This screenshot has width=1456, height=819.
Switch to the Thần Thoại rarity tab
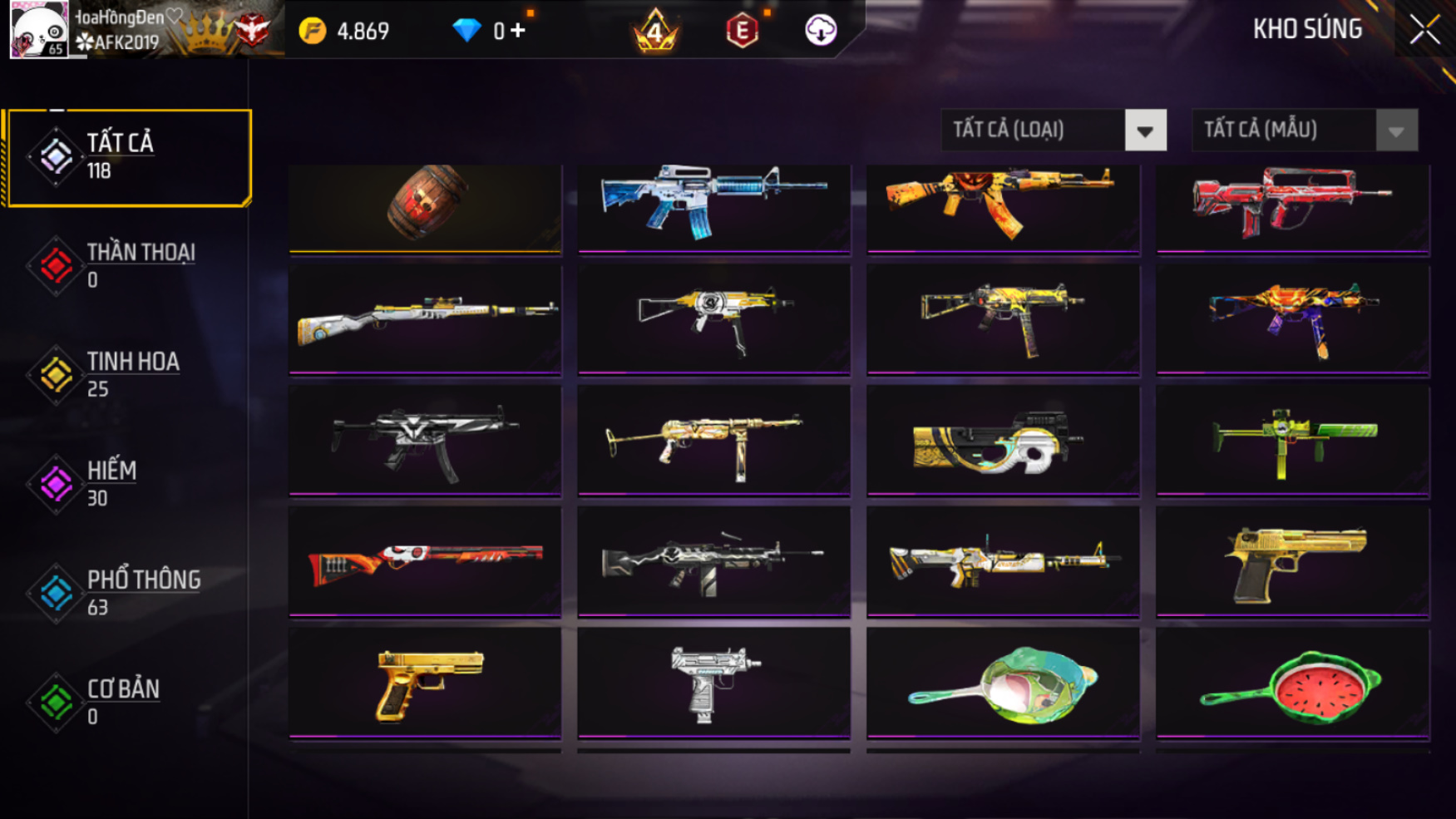(125, 265)
